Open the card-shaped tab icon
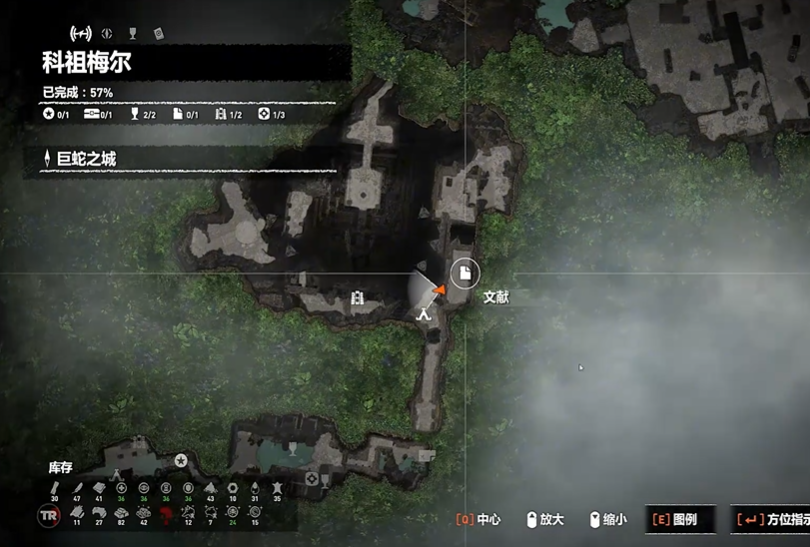The image size is (810, 547). click(159, 33)
